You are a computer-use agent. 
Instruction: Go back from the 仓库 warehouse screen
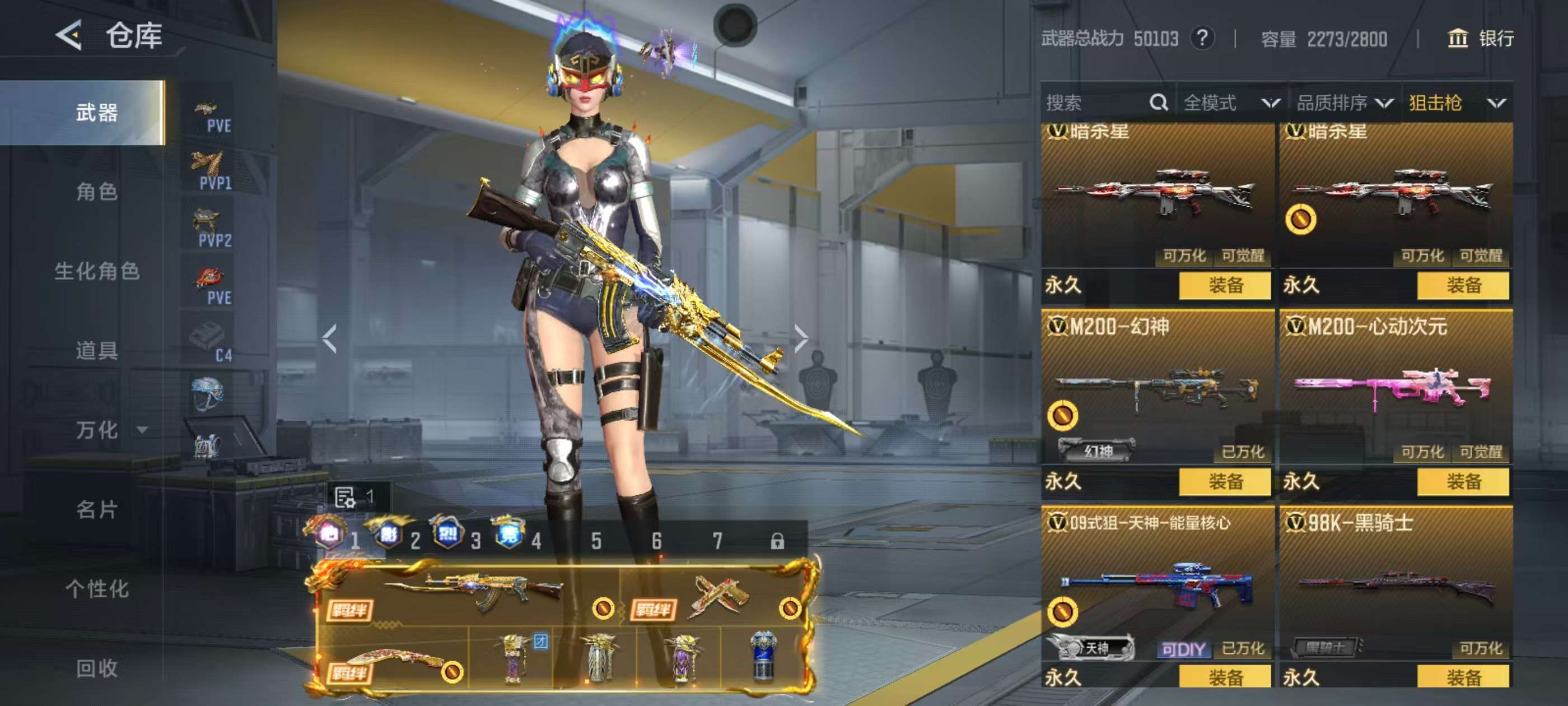tap(69, 35)
